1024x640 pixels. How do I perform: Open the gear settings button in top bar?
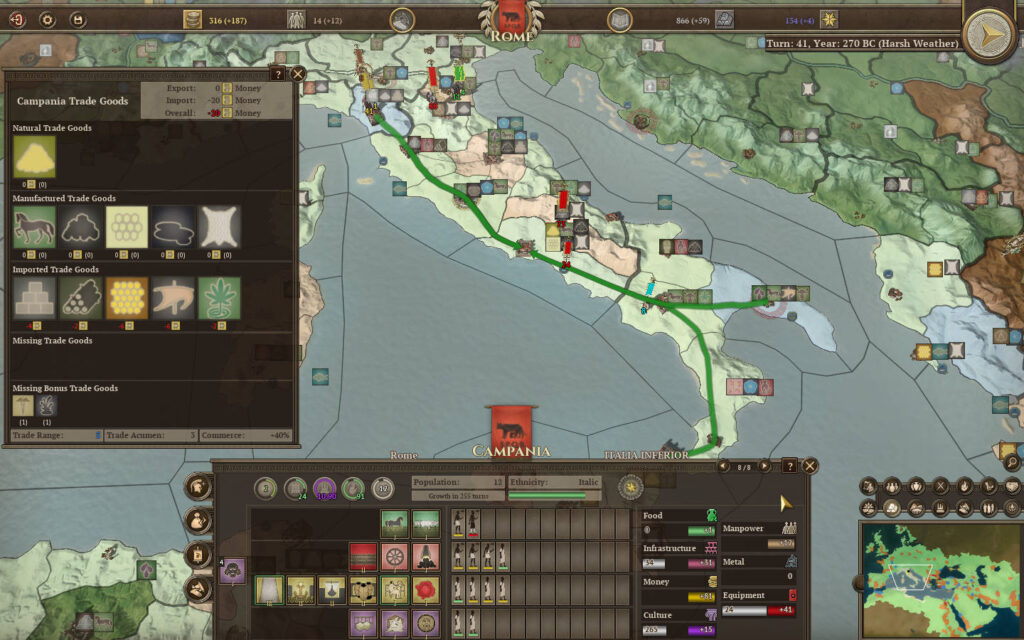point(46,19)
